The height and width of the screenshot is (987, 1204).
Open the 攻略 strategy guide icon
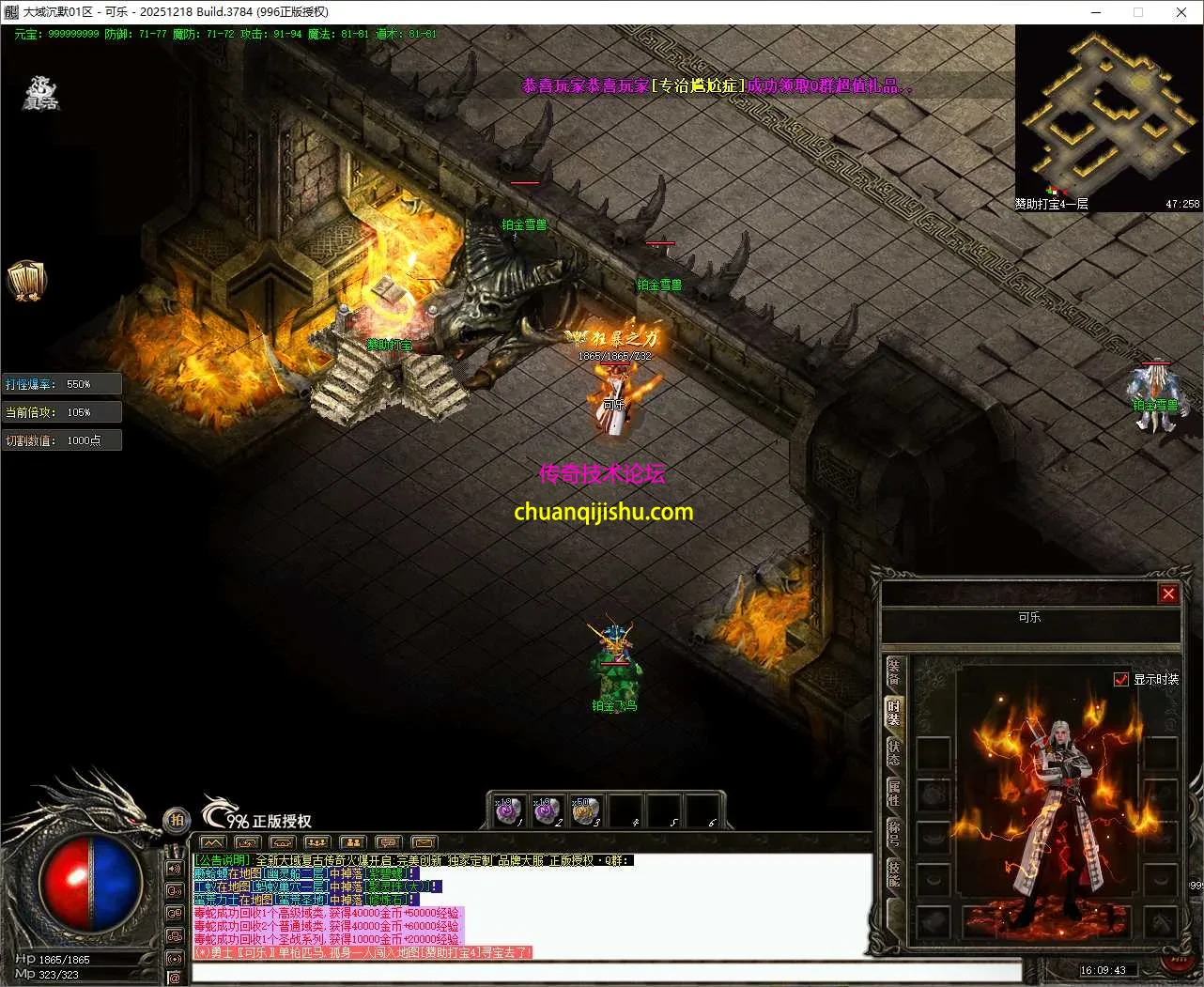pos(25,281)
